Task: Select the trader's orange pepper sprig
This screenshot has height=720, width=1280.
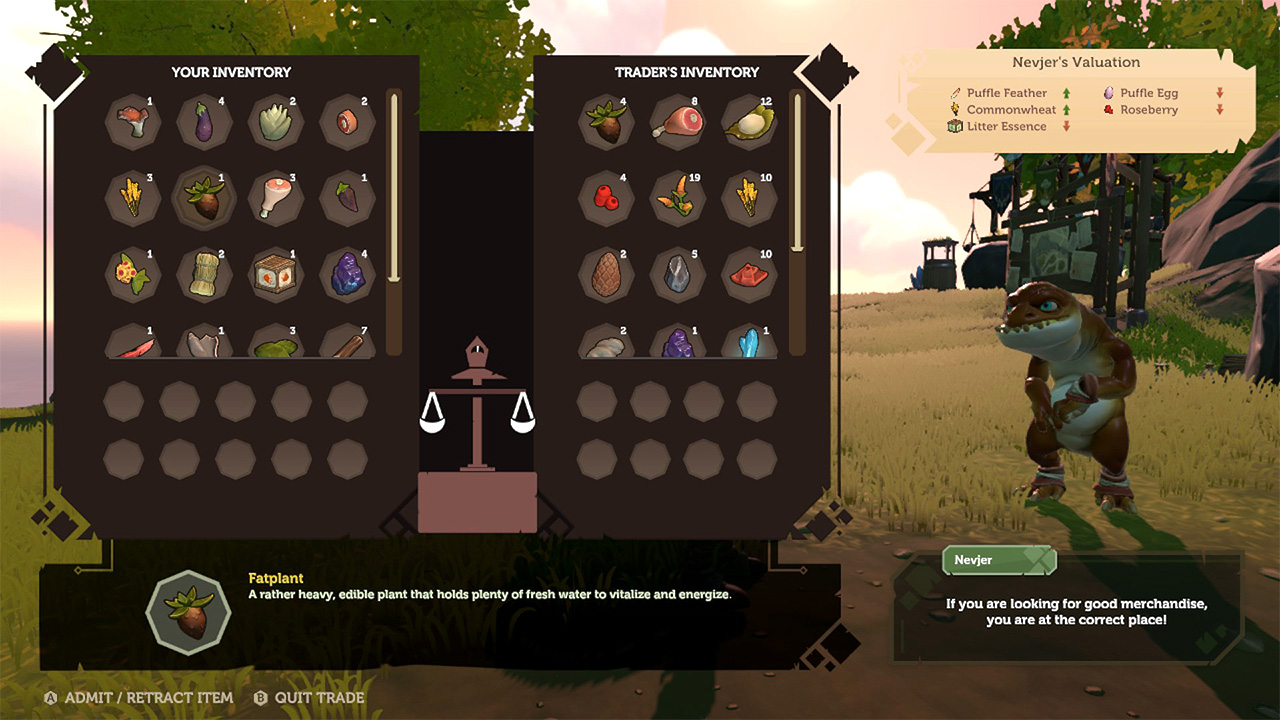Action: [x=675, y=197]
